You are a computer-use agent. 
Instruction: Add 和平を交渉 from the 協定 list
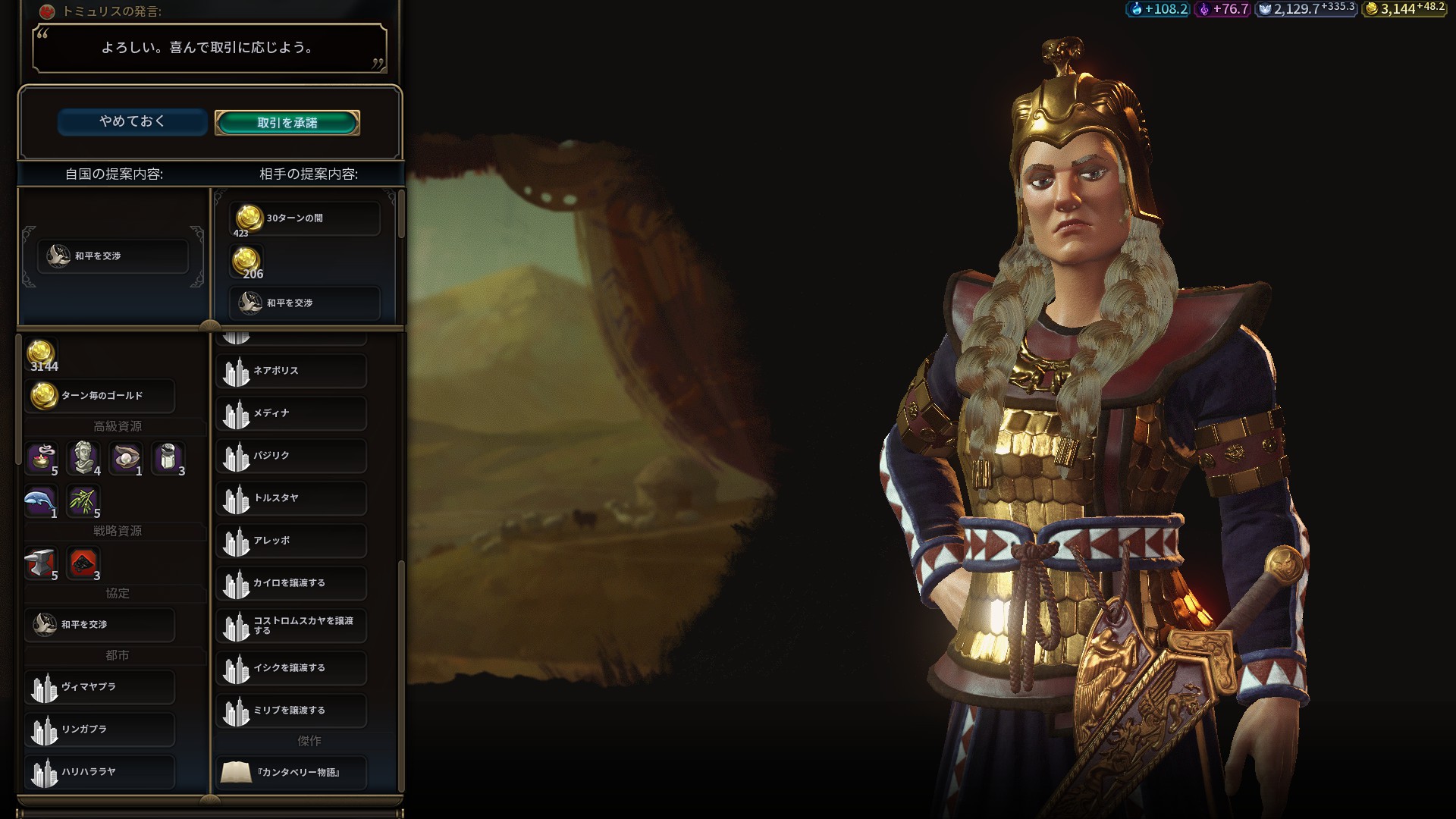click(100, 625)
